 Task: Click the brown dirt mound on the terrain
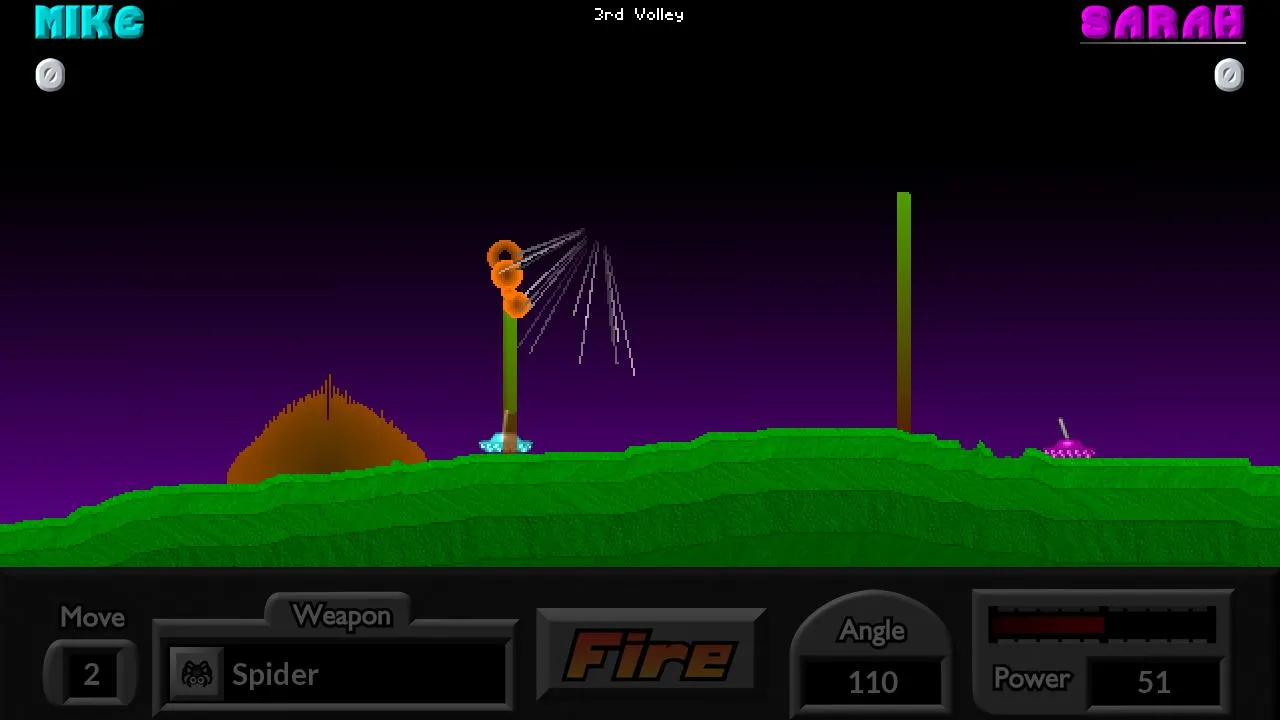click(330, 430)
